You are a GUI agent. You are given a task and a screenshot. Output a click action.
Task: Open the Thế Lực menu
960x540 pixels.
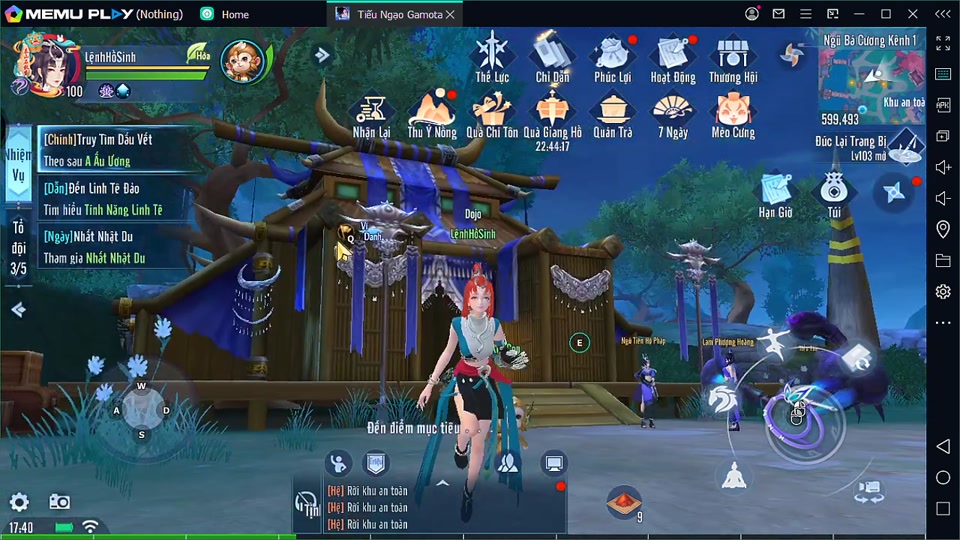tap(492, 56)
